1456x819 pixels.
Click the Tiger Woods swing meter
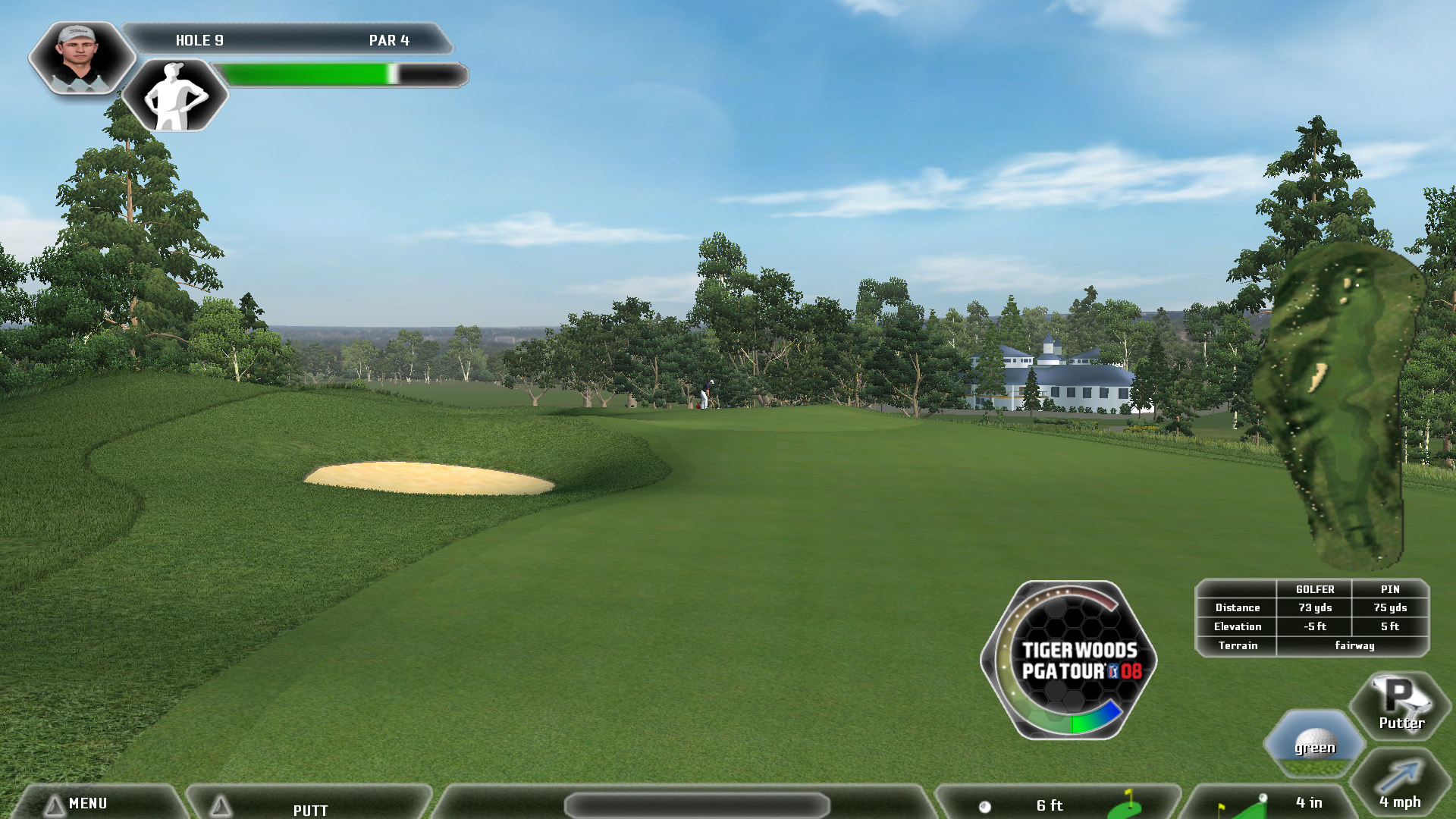coord(1068,660)
